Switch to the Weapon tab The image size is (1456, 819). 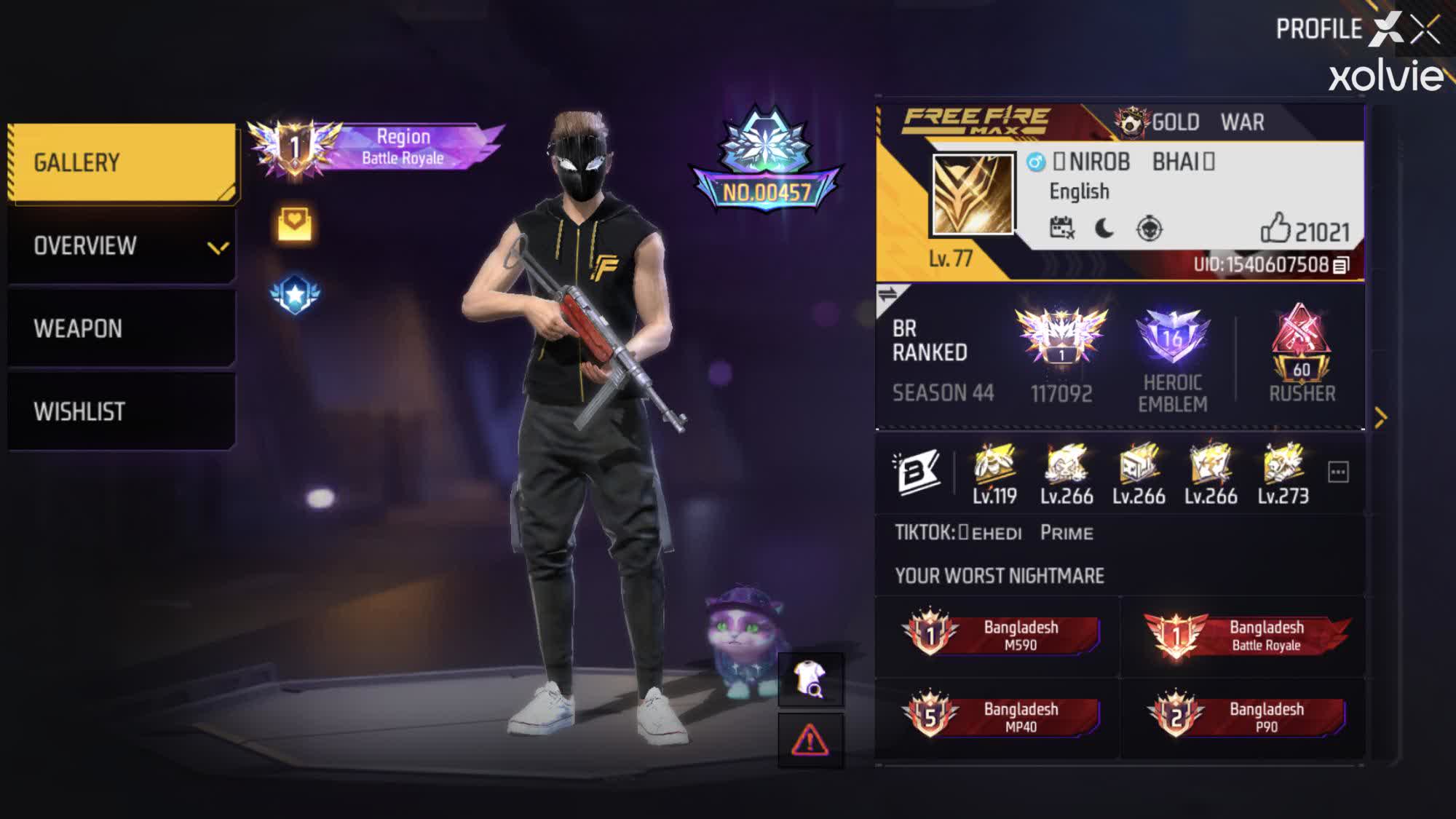[79, 328]
